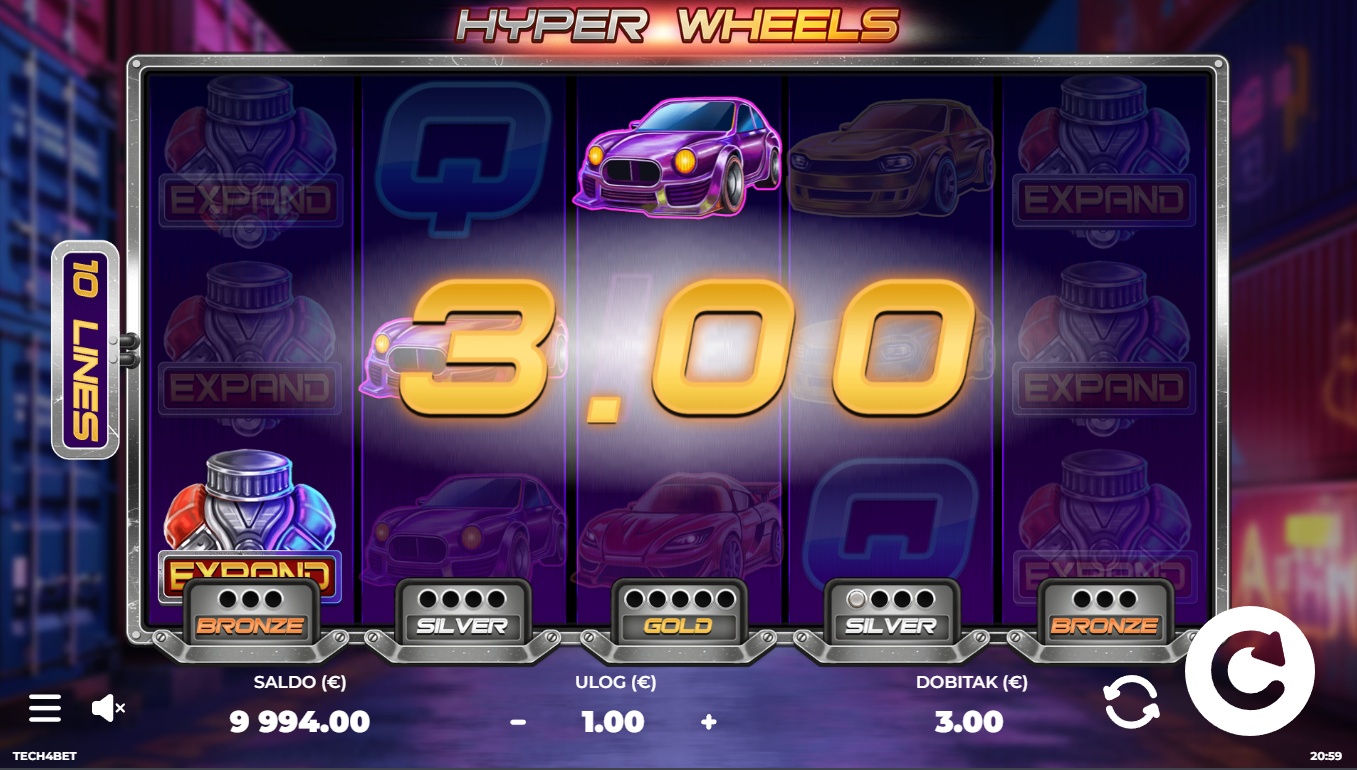
Task: Spin the reels with the big round button
Action: point(1249,671)
